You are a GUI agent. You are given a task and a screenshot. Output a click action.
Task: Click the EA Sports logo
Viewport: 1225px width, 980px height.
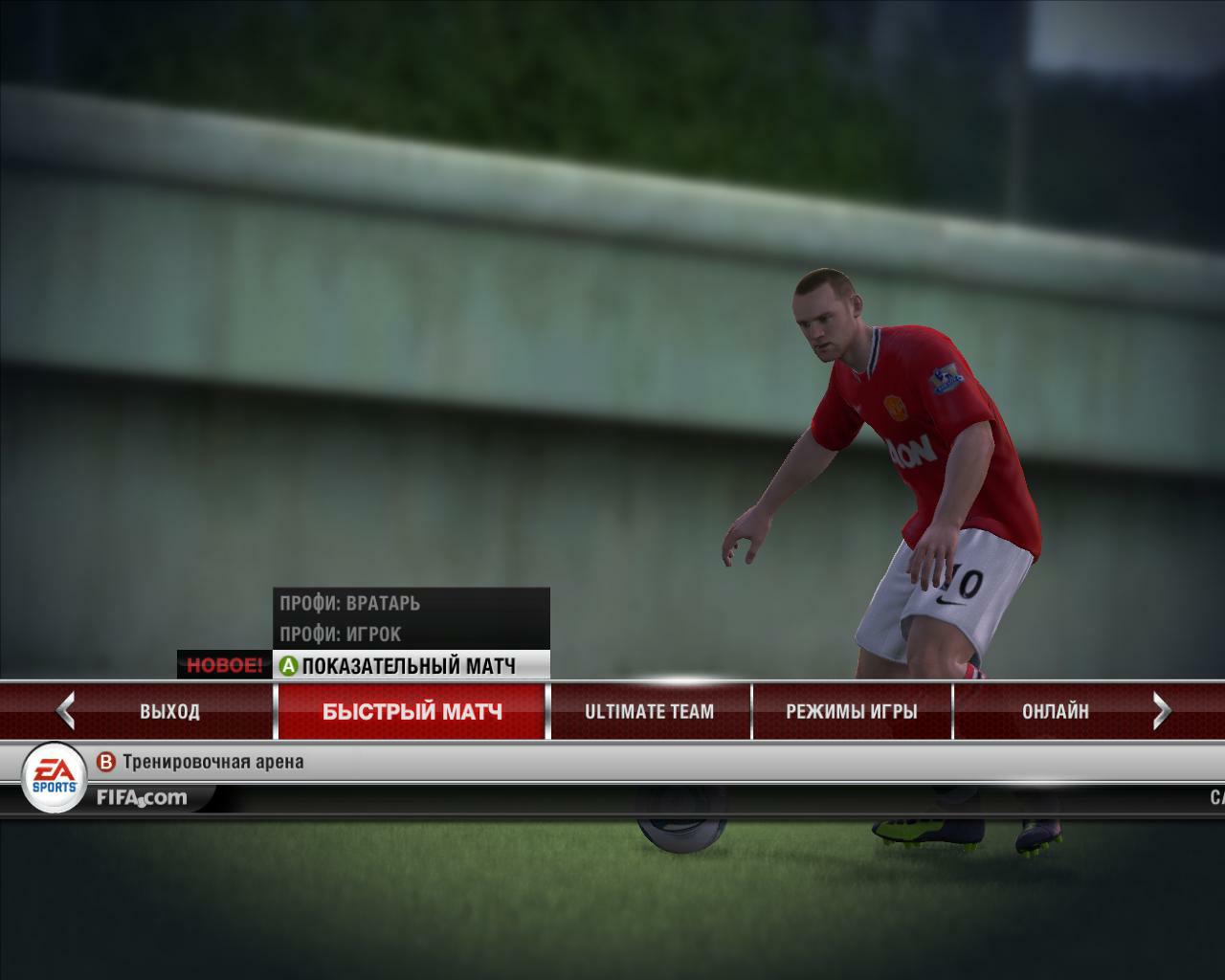[54, 777]
